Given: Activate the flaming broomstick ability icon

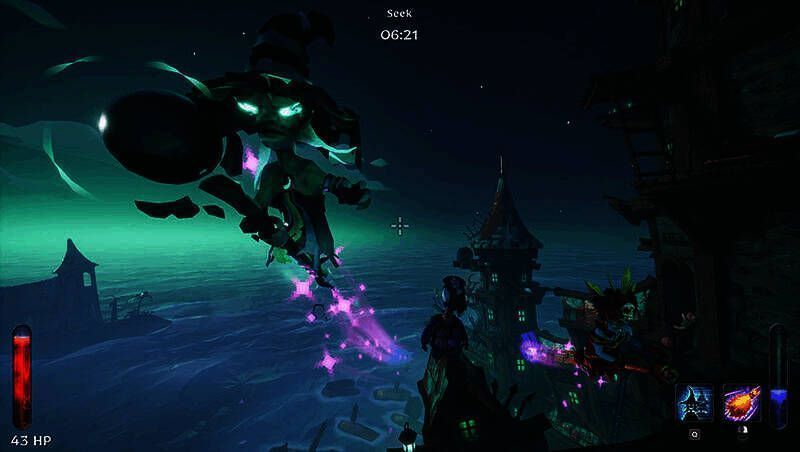Looking at the screenshot, I should pos(741,404).
